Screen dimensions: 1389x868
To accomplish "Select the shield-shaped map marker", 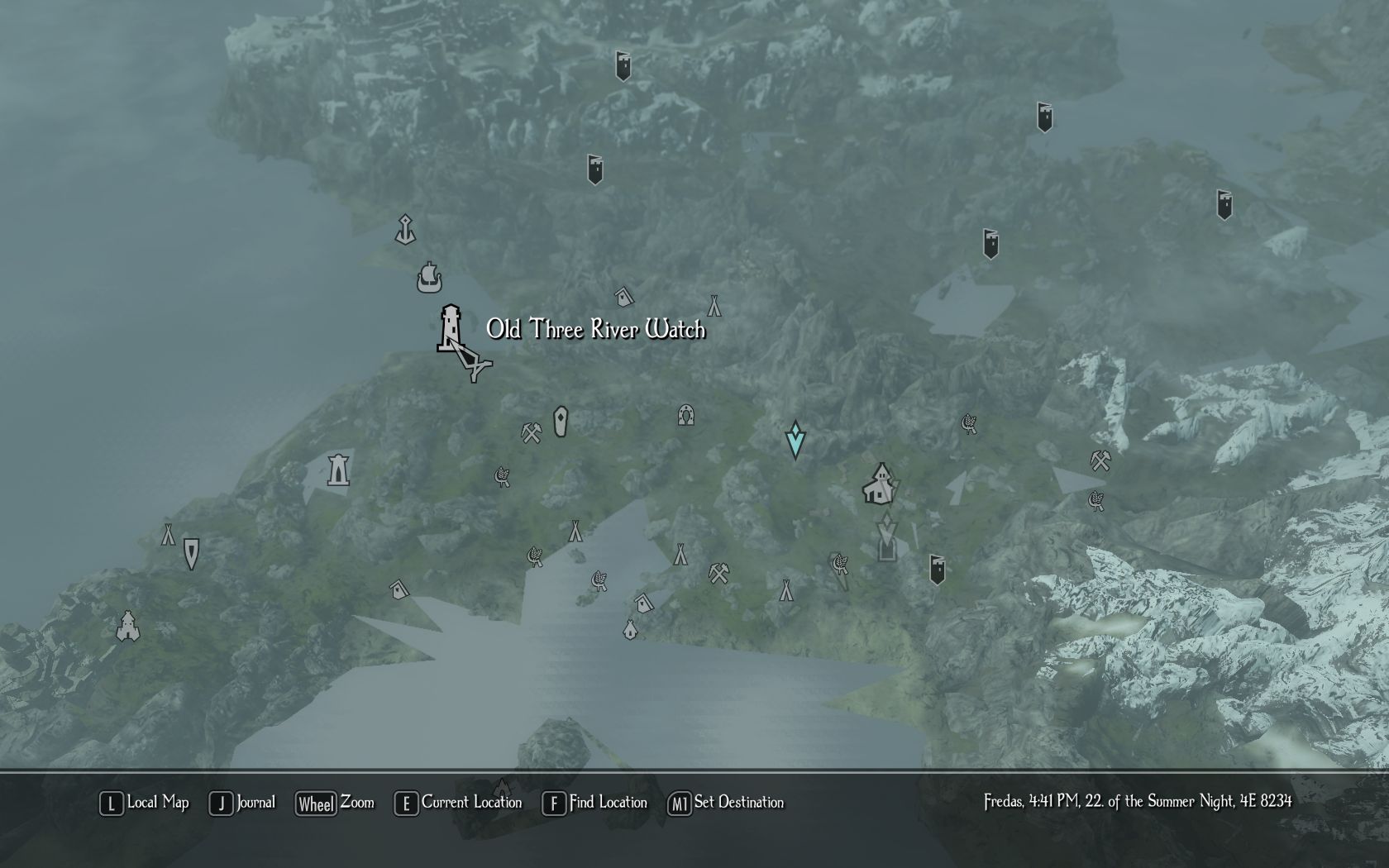I will [191, 553].
